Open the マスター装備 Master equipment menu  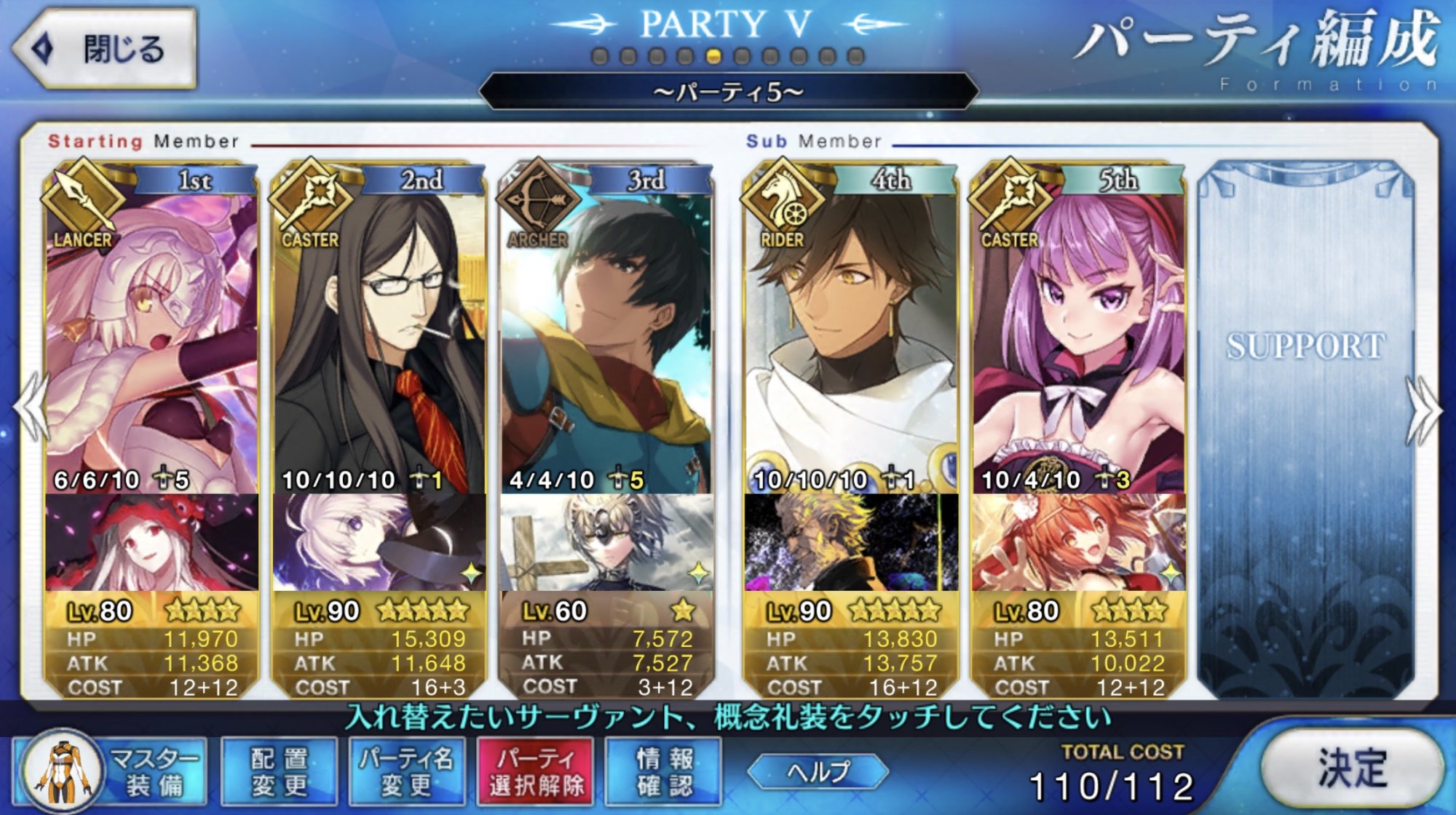(111, 771)
